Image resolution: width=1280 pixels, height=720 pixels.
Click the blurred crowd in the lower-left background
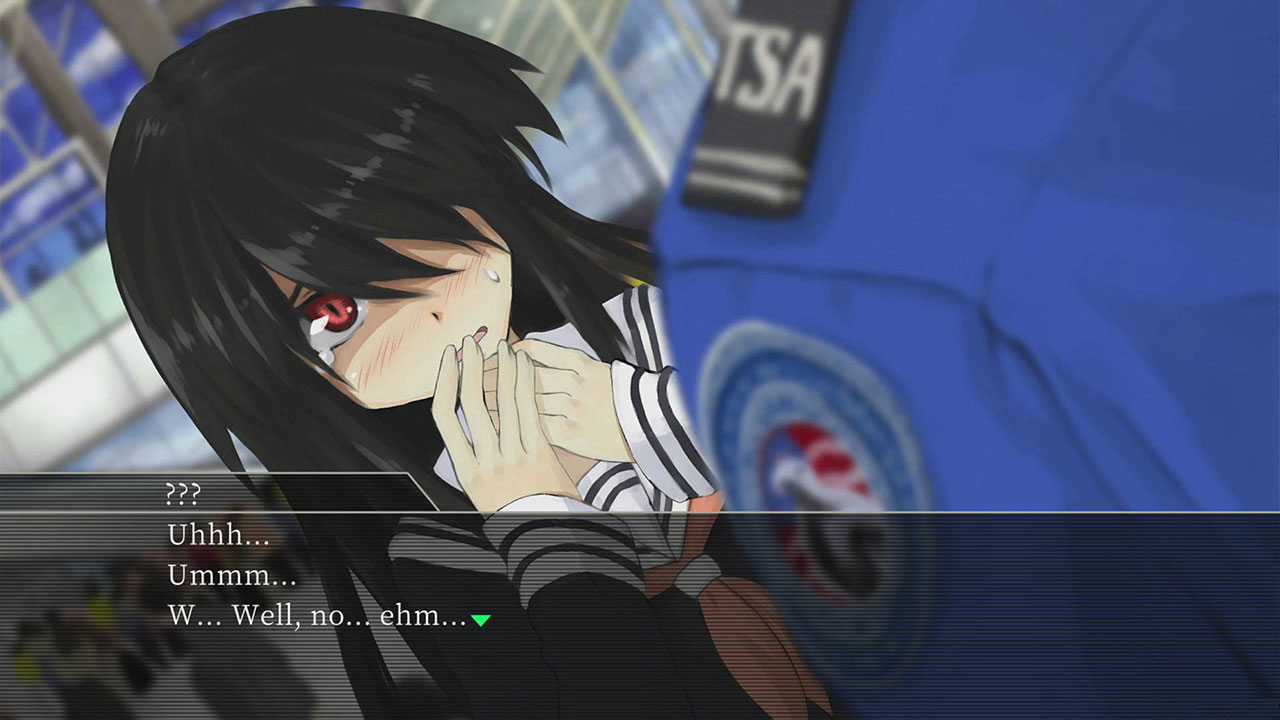coord(70,640)
